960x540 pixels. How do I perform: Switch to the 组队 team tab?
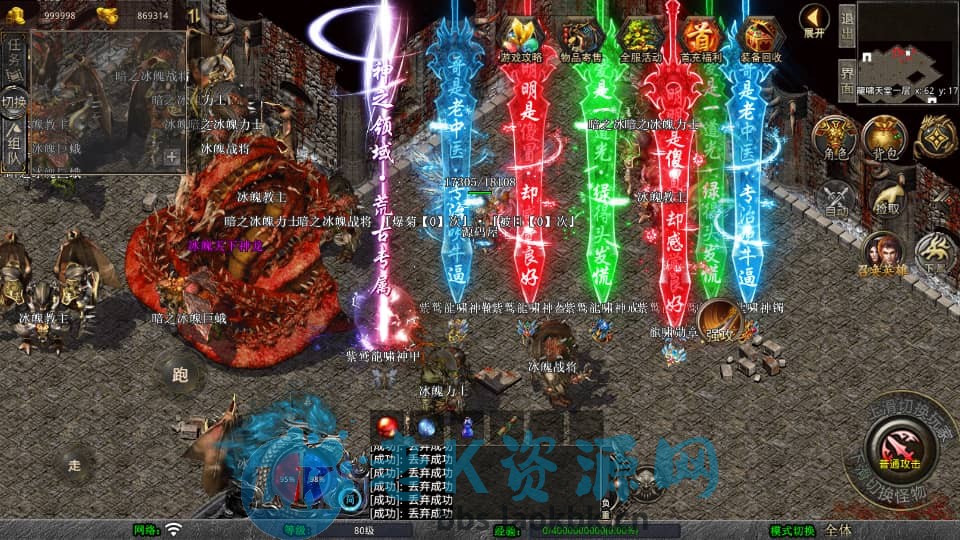tap(14, 147)
